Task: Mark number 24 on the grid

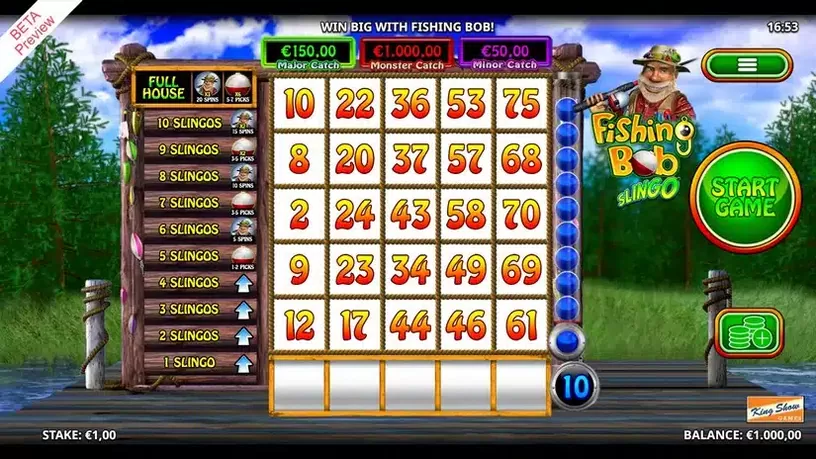Action: [x=355, y=214]
